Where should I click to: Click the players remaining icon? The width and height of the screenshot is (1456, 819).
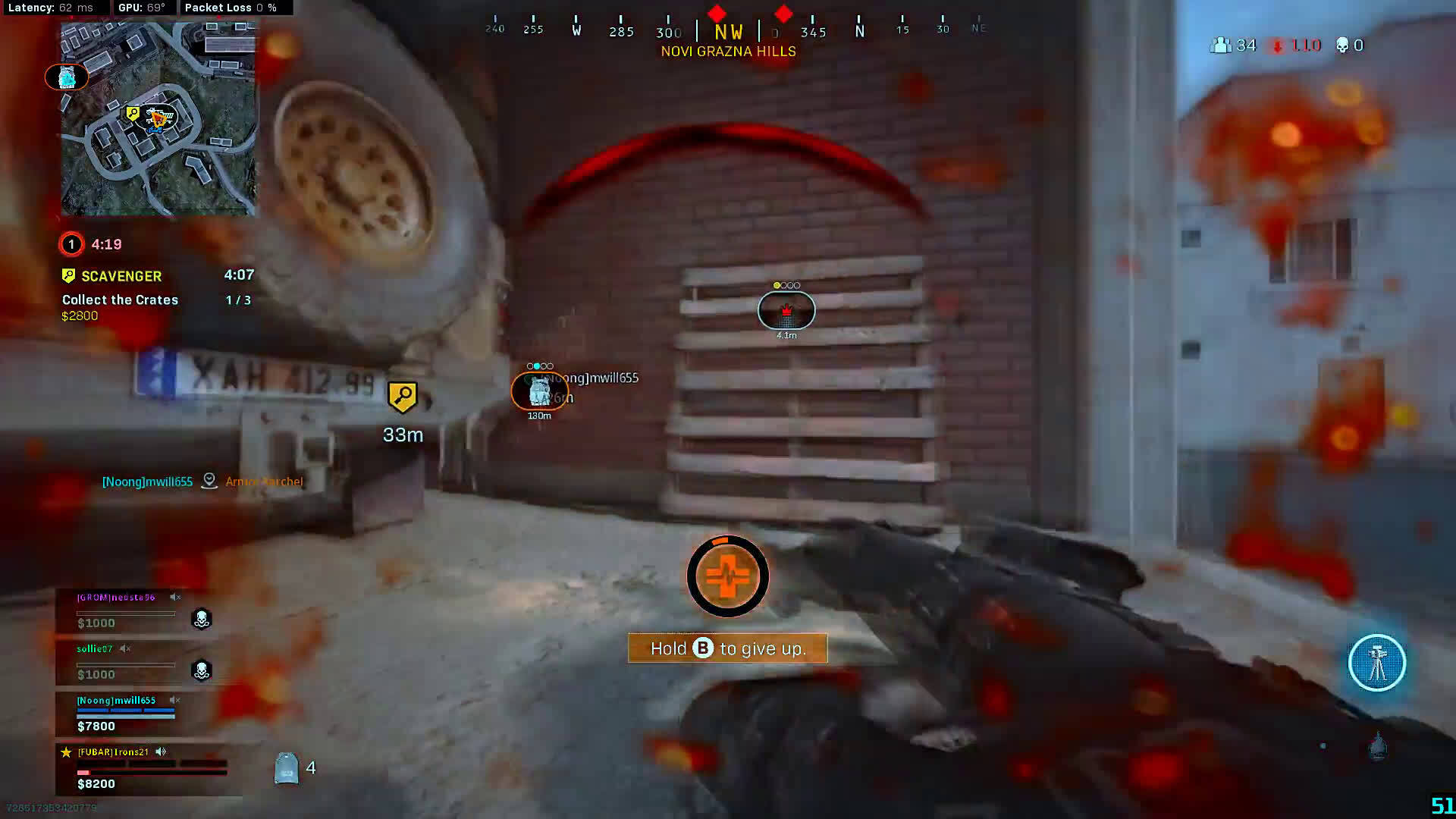point(1220,45)
